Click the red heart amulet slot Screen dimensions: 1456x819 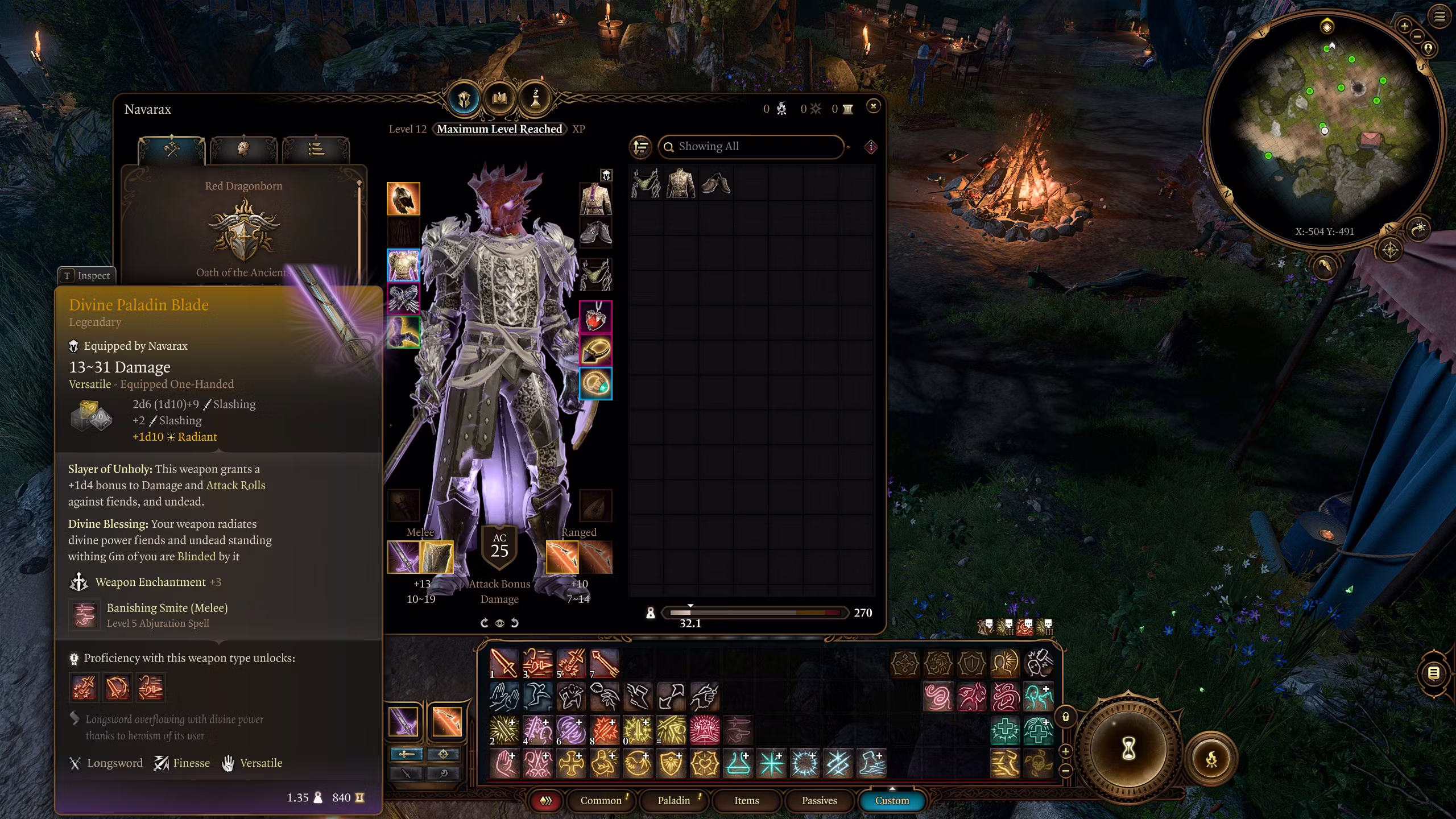[x=595, y=317]
